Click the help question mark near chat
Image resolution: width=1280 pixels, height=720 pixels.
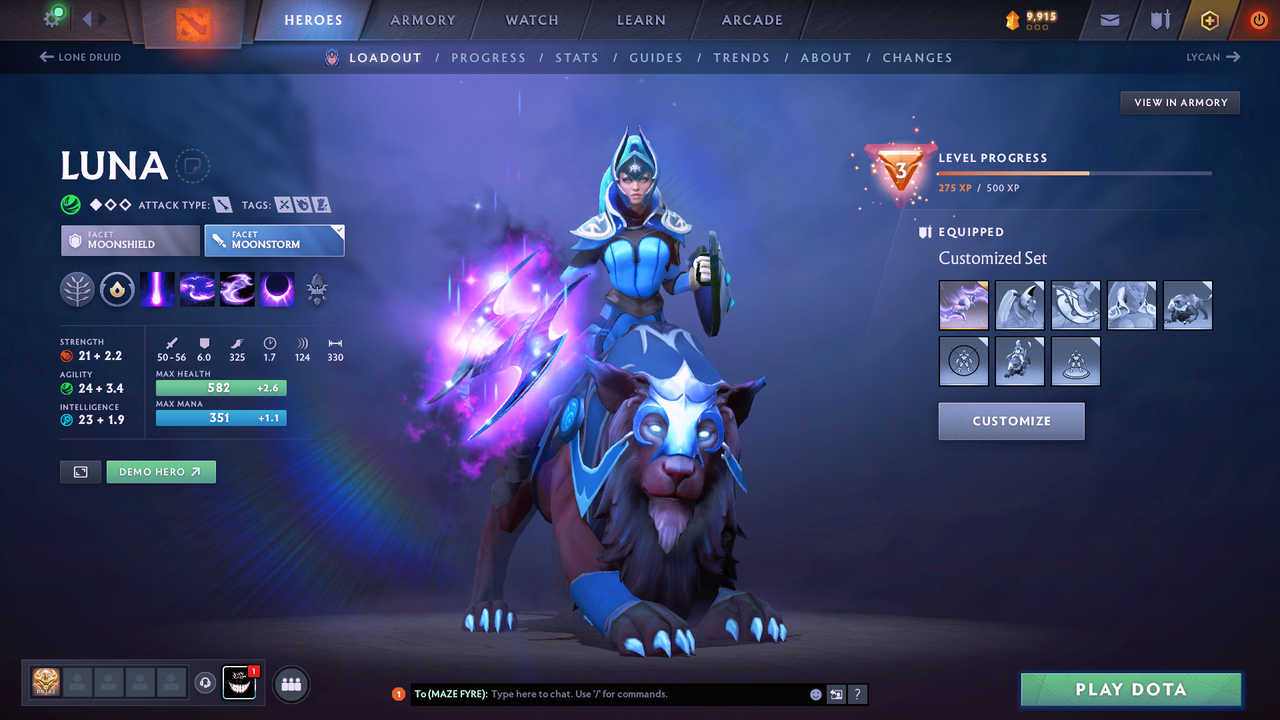coord(857,693)
